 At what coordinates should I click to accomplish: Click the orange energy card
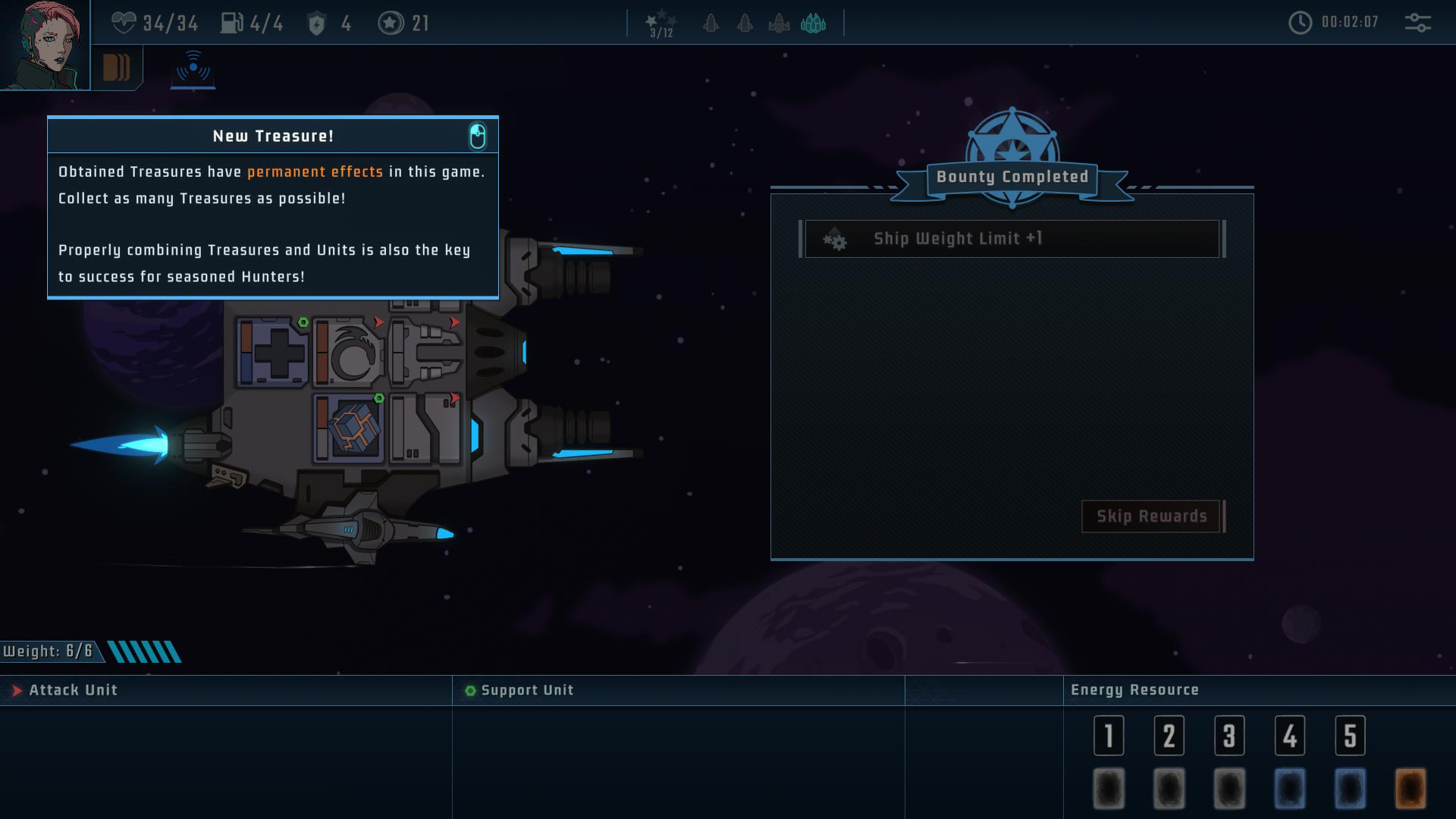[x=1410, y=789]
